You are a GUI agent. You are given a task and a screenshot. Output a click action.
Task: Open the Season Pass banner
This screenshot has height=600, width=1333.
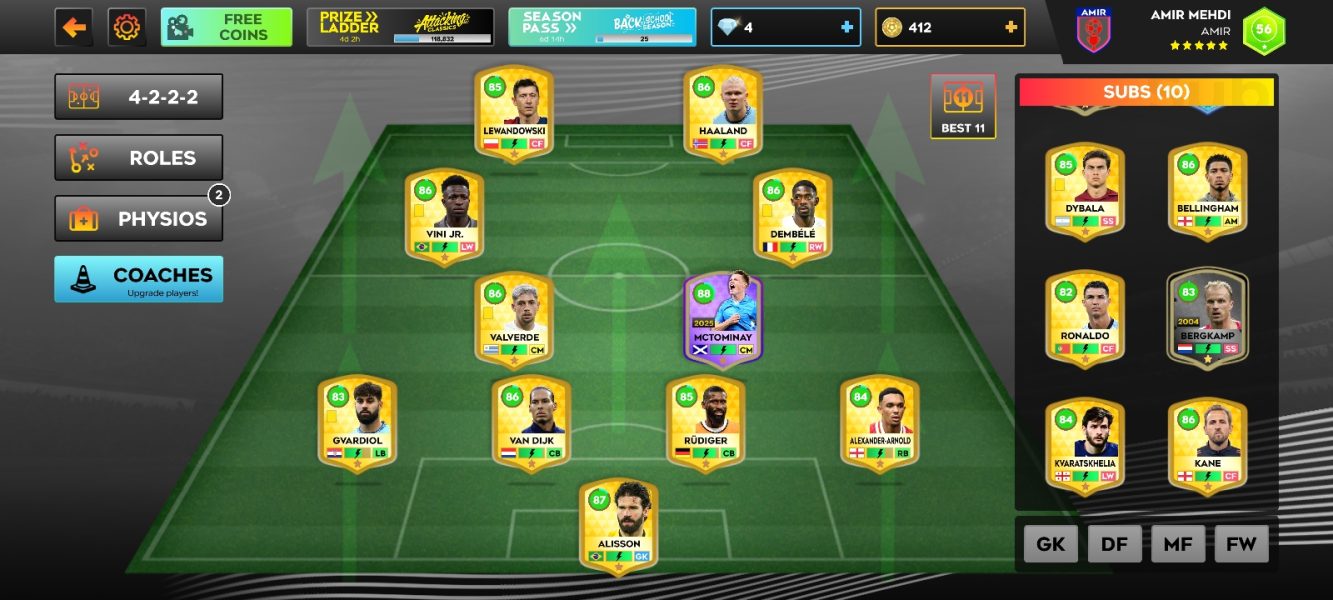[602, 27]
